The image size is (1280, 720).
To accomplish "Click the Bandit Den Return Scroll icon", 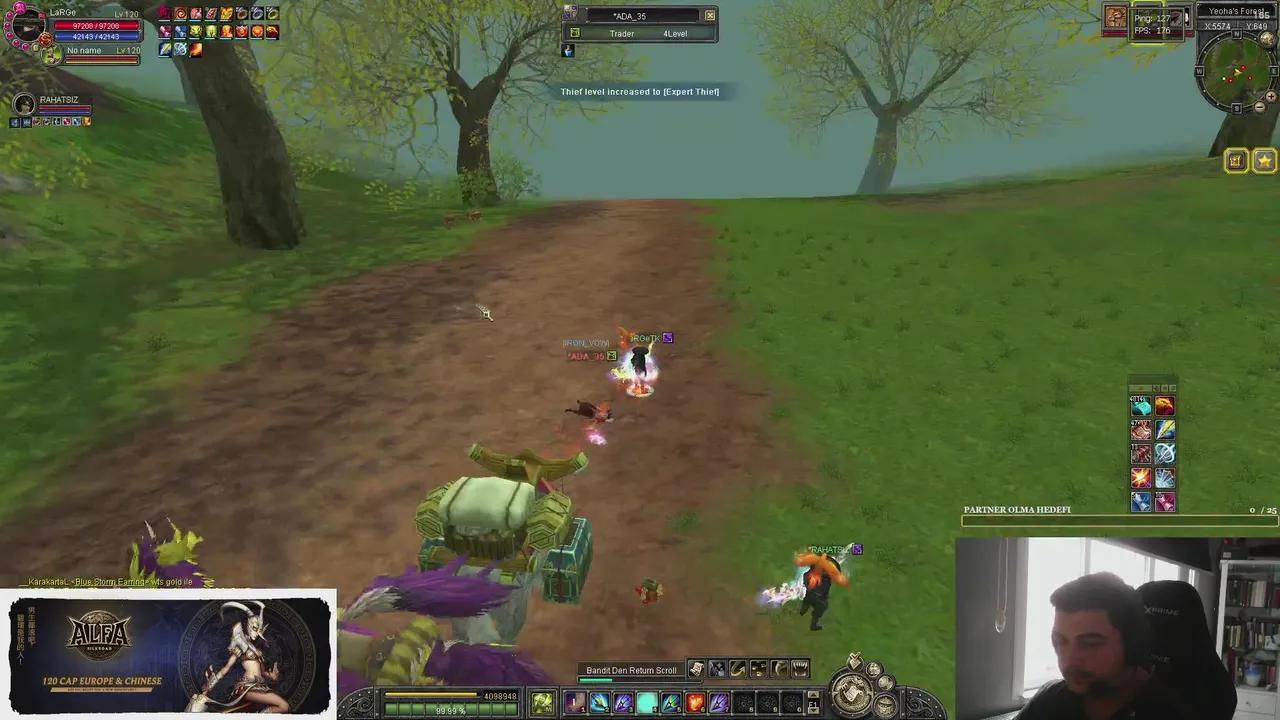I will (696, 670).
